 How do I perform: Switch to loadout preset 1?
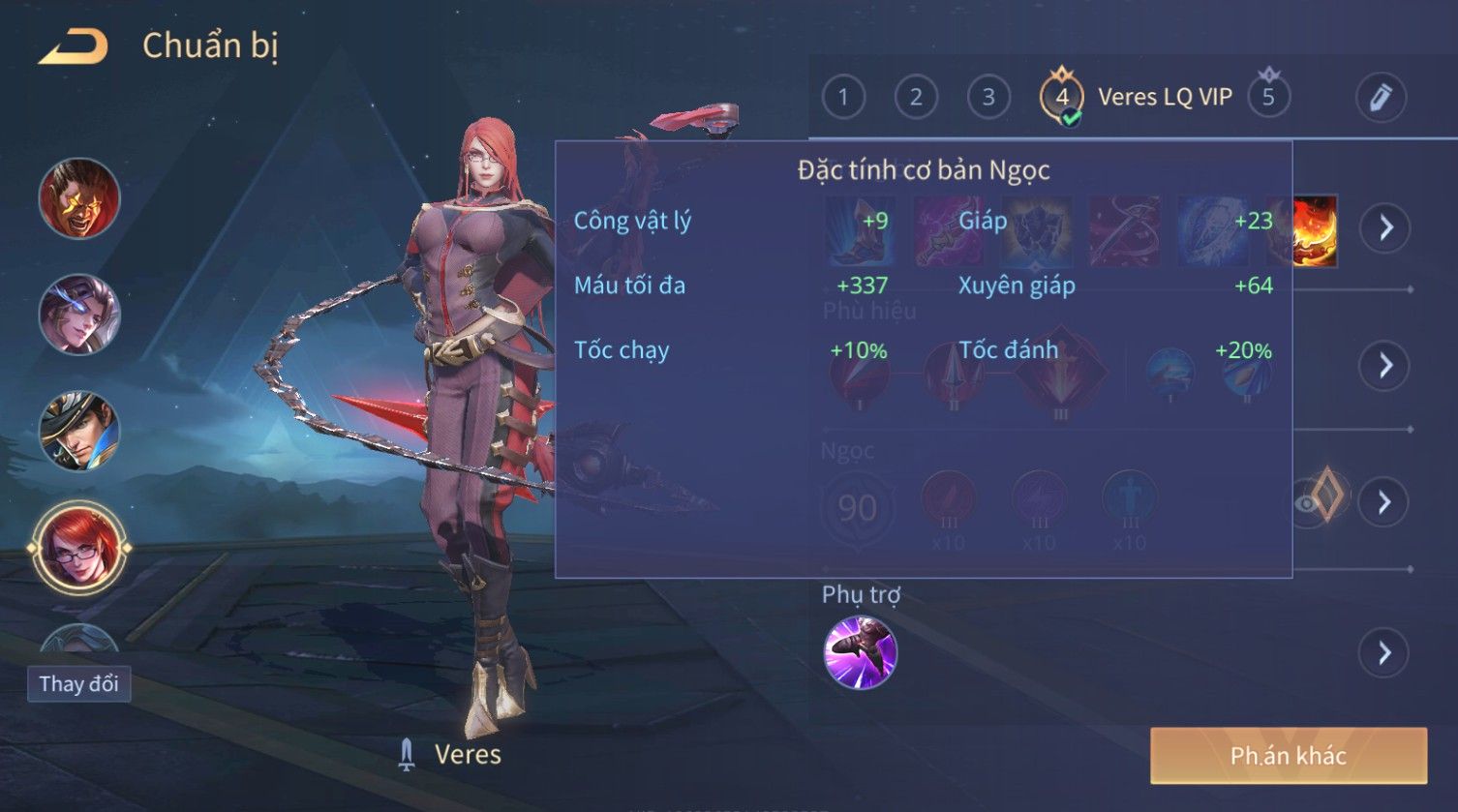(843, 97)
